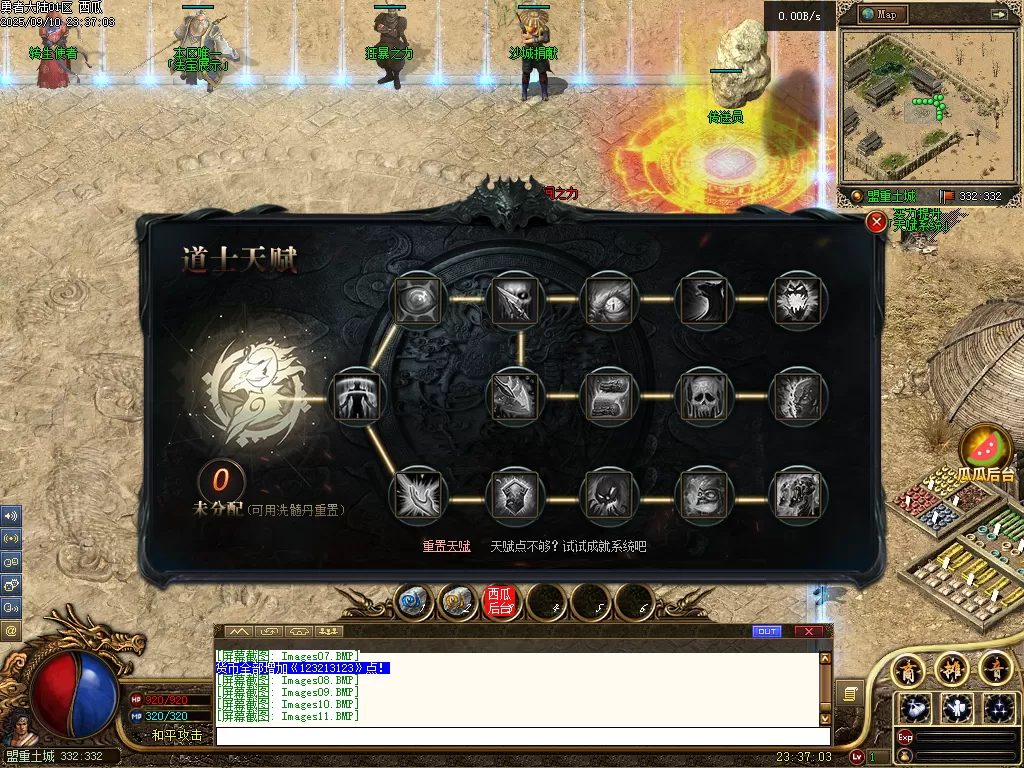
Task: Close the chat window with red X
Action: pyautogui.click(x=810, y=631)
